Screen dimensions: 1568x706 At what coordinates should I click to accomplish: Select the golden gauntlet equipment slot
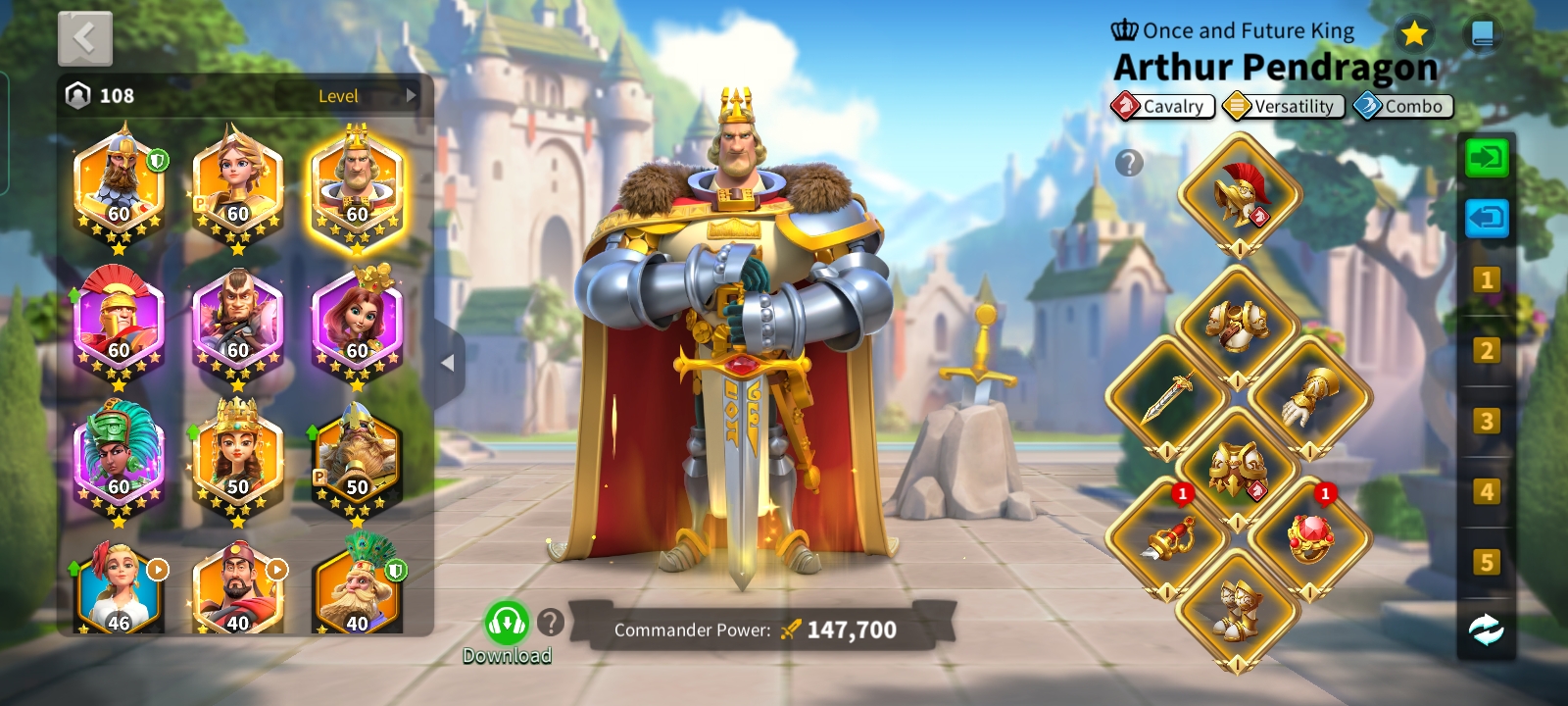(1309, 397)
